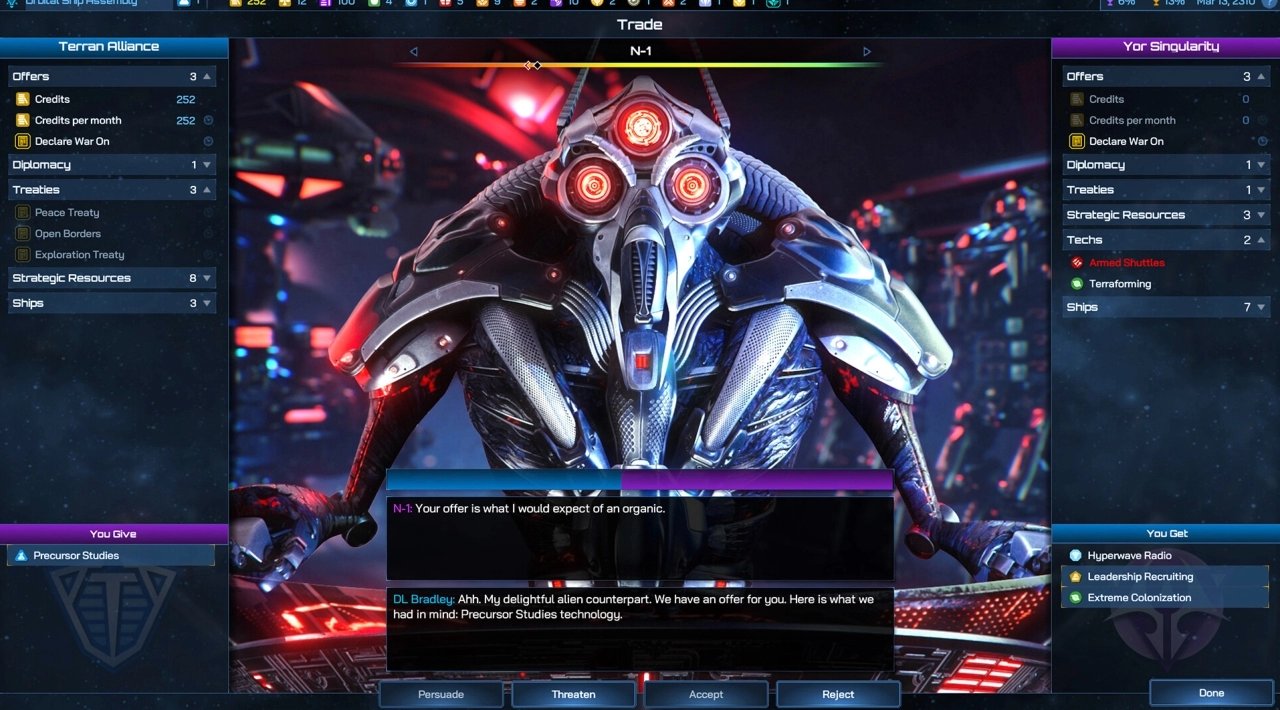
Task: Expand Terran Alliance Strategic Resources
Action: [112, 278]
